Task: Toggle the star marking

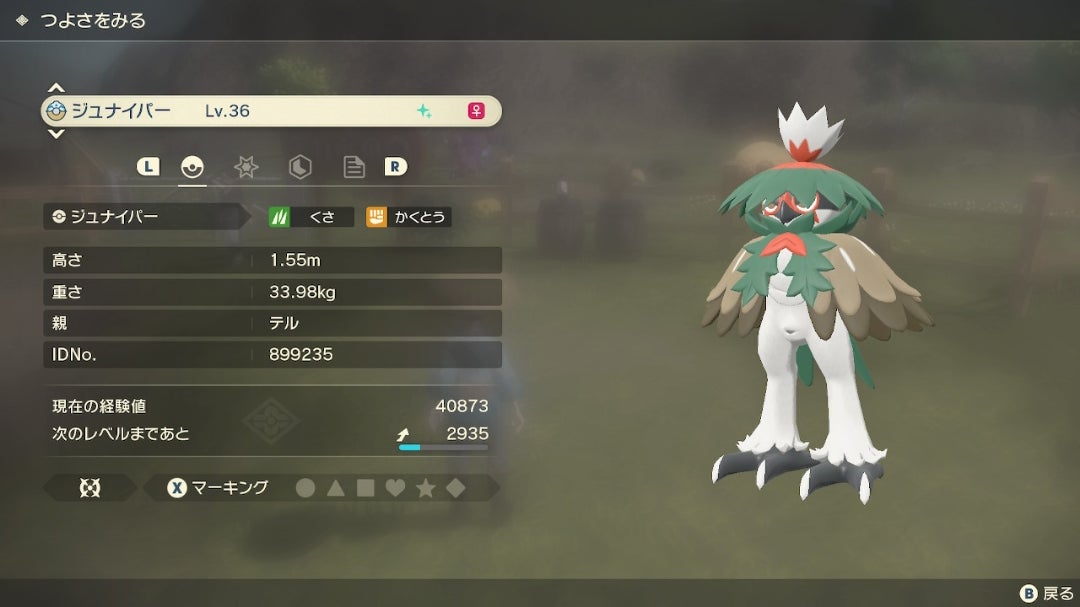Action: (426, 488)
